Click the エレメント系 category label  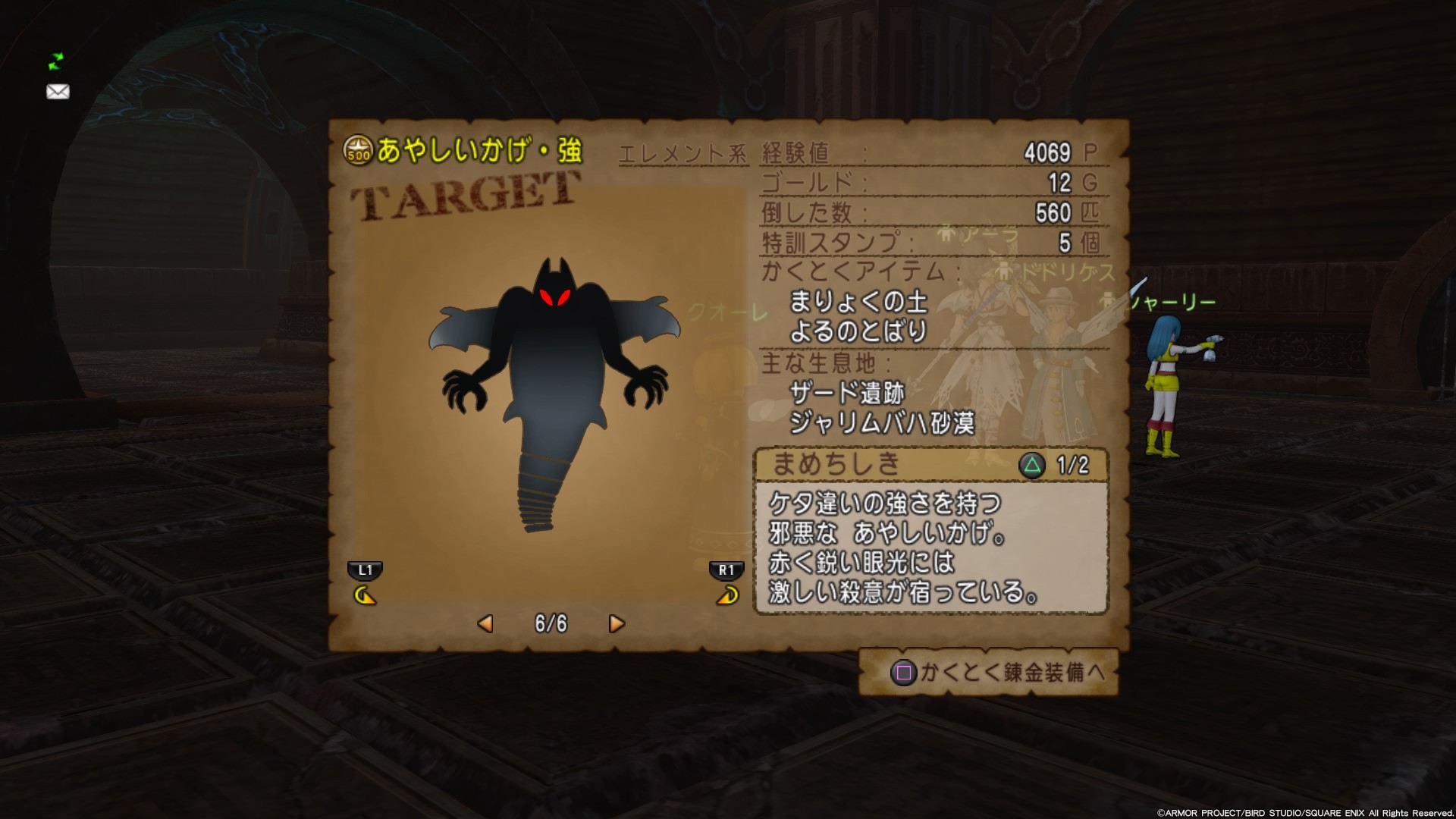click(x=681, y=151)
